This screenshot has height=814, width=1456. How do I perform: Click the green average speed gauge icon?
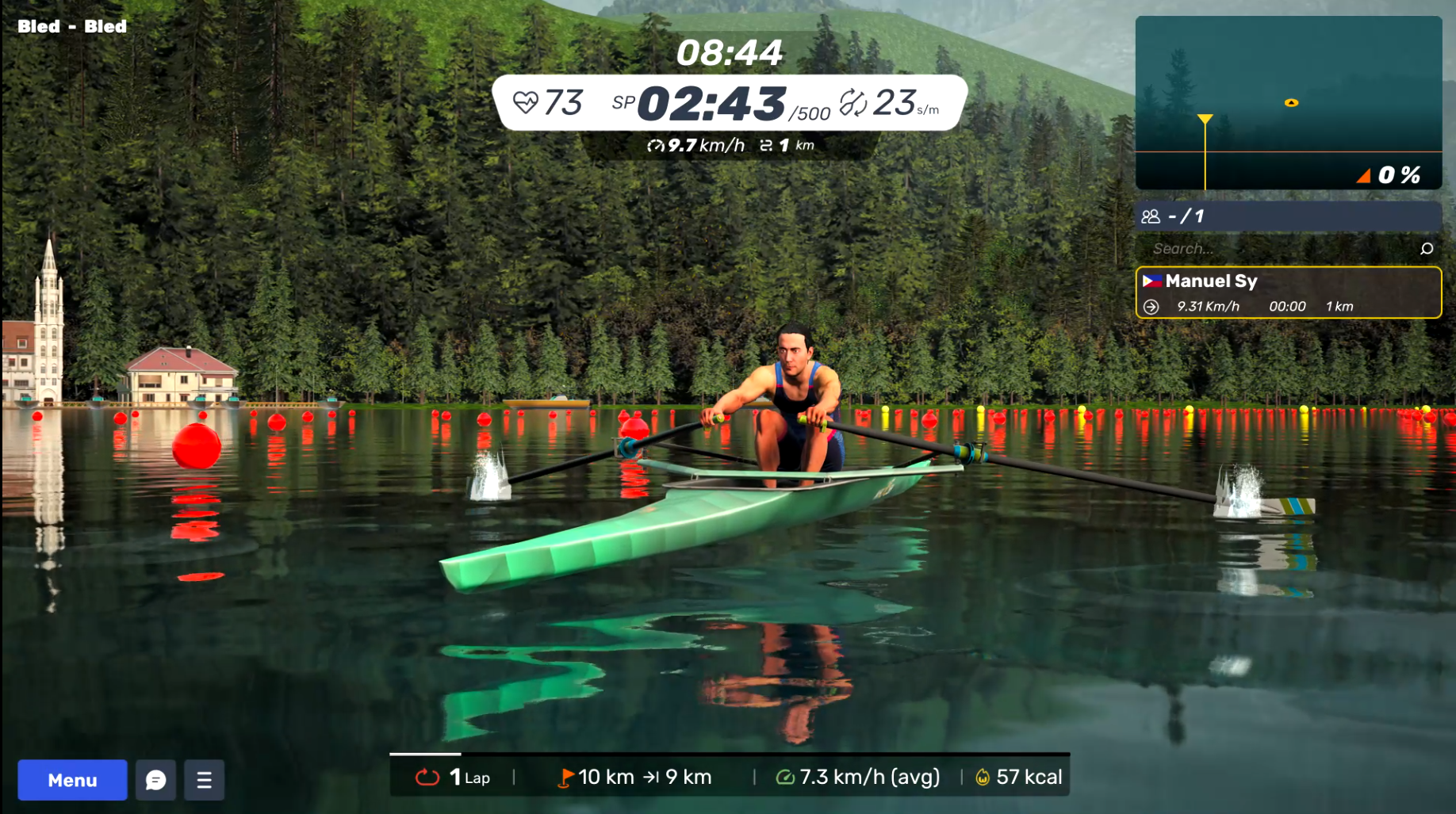pyautogui.click(x=785, y=777)
